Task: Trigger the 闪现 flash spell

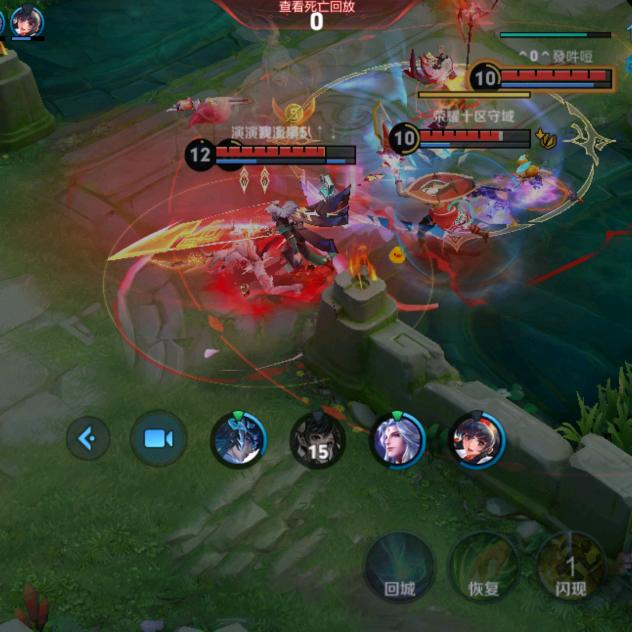Action: tap(570, 565)
